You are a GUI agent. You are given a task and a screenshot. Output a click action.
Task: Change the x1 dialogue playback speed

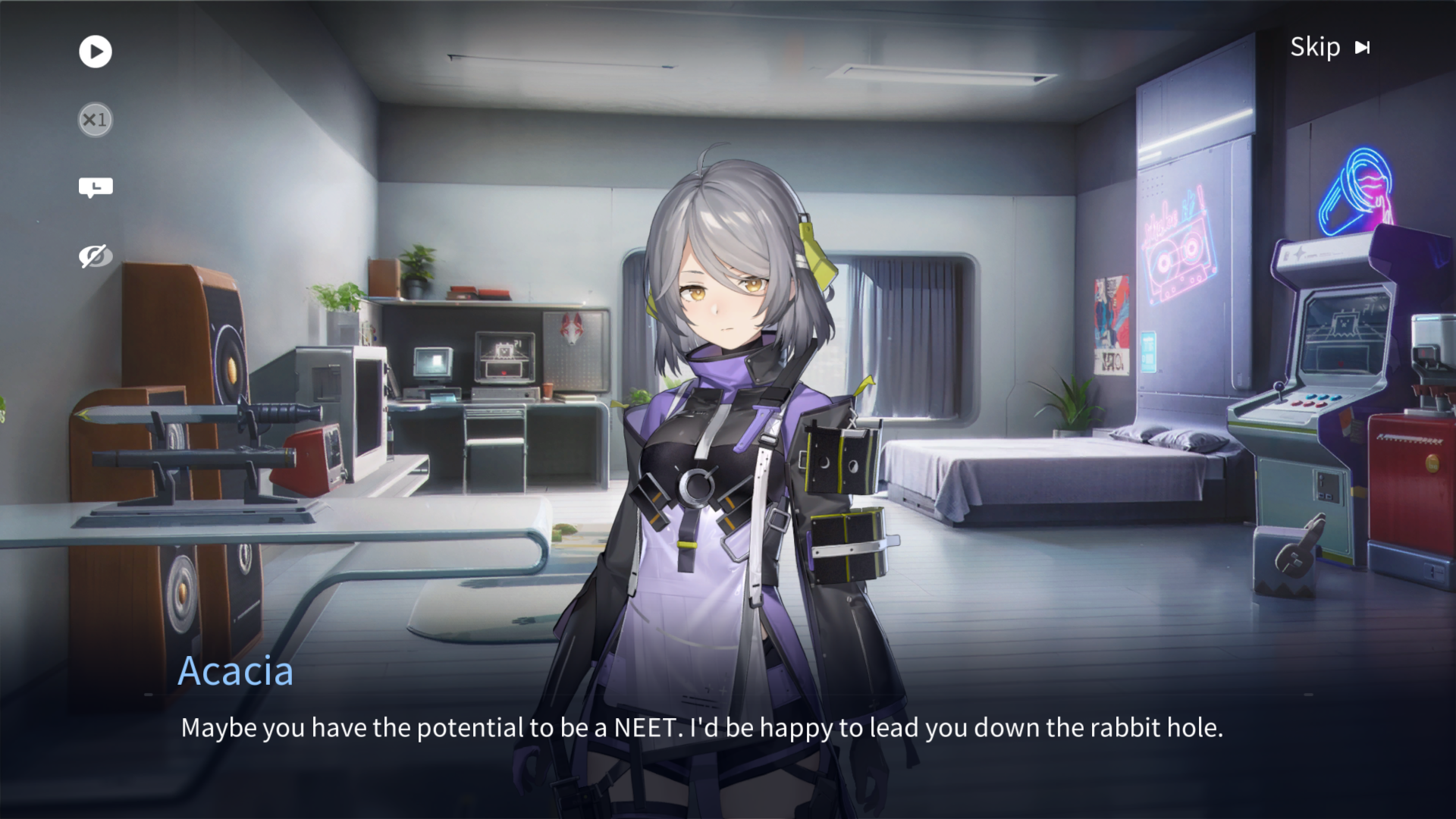96,120
